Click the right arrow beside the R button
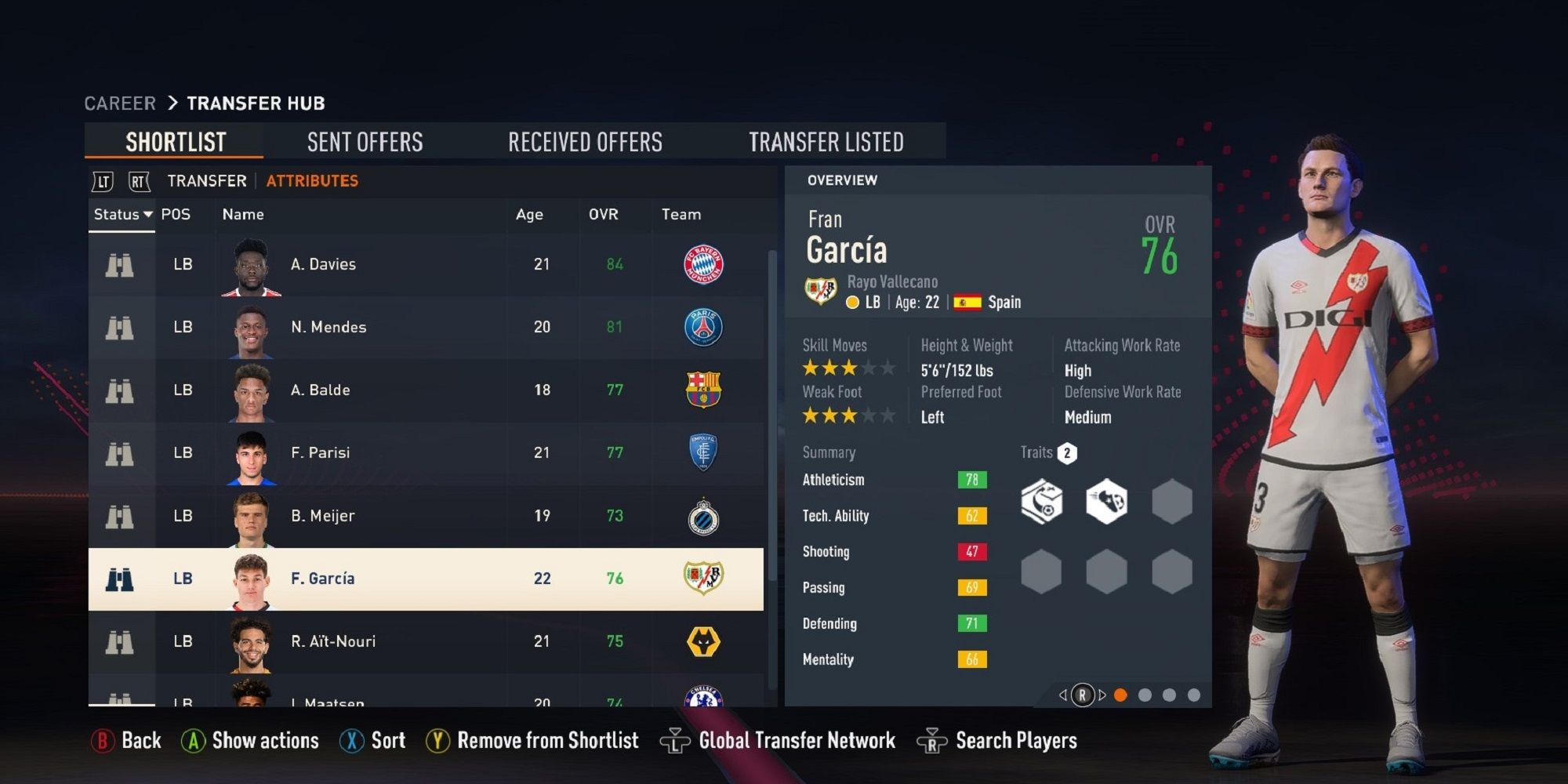Image resolution: width=1568 pixels, height=784 pixels. [x=1102, y=693]
